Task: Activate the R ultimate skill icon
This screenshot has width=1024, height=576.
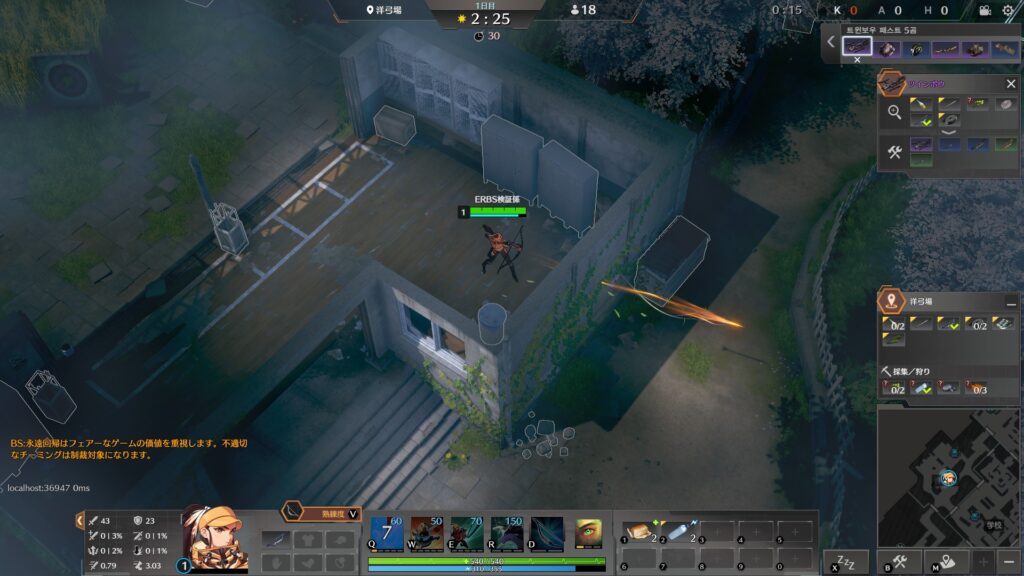Action: pos(507,534)
